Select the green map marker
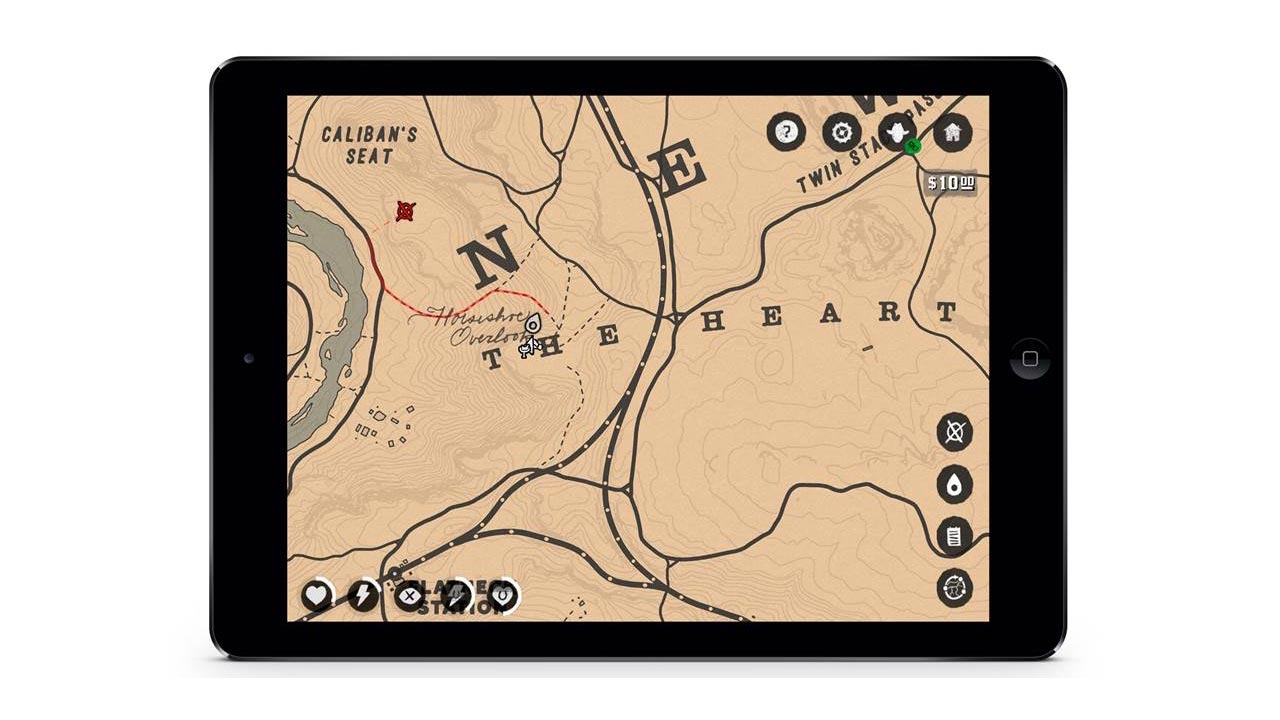This screenshot has height=720, width=1280. pos(912,147)
